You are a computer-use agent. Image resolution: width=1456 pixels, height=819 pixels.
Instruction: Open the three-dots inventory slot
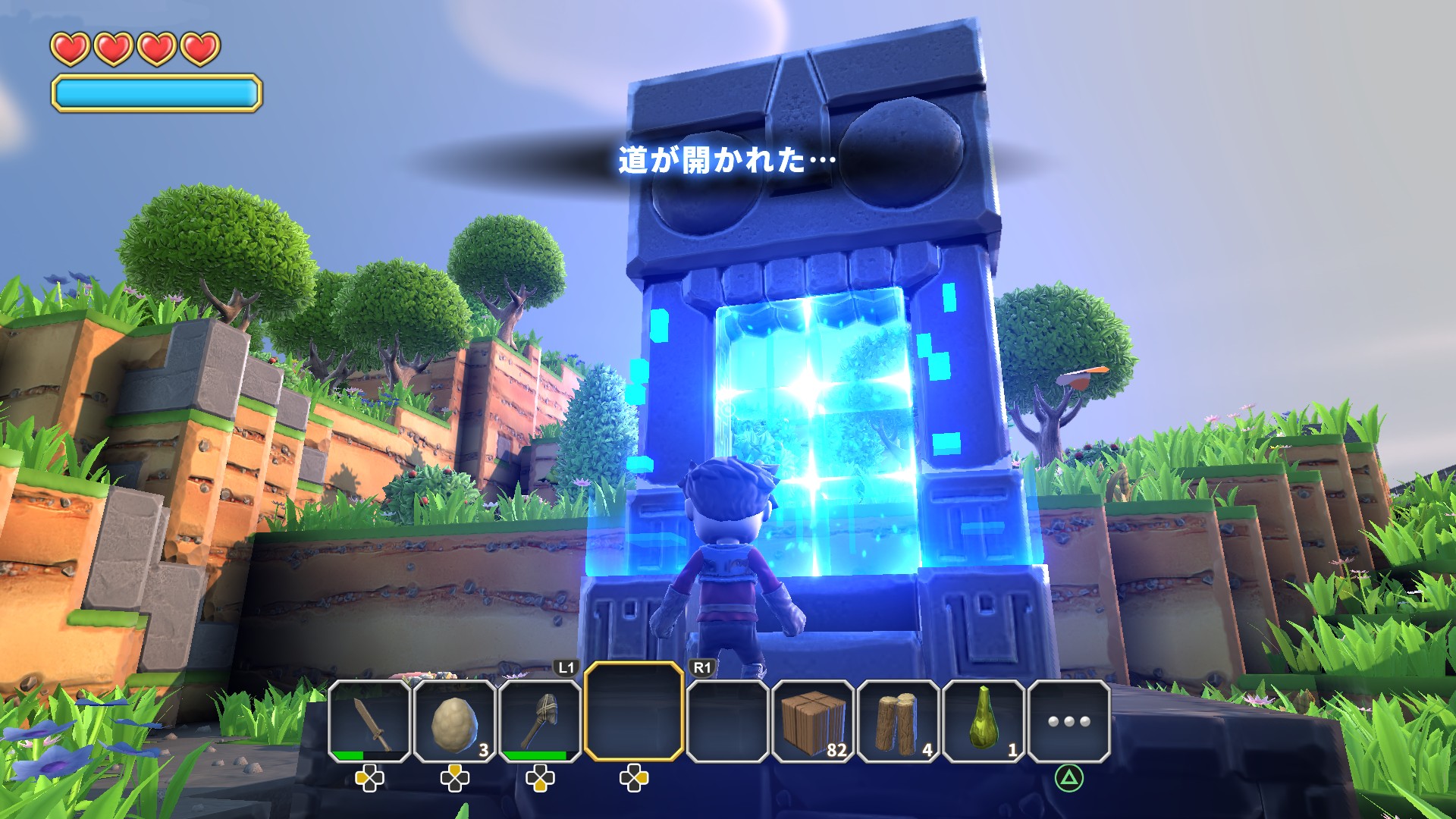(x=1068, y=720)
